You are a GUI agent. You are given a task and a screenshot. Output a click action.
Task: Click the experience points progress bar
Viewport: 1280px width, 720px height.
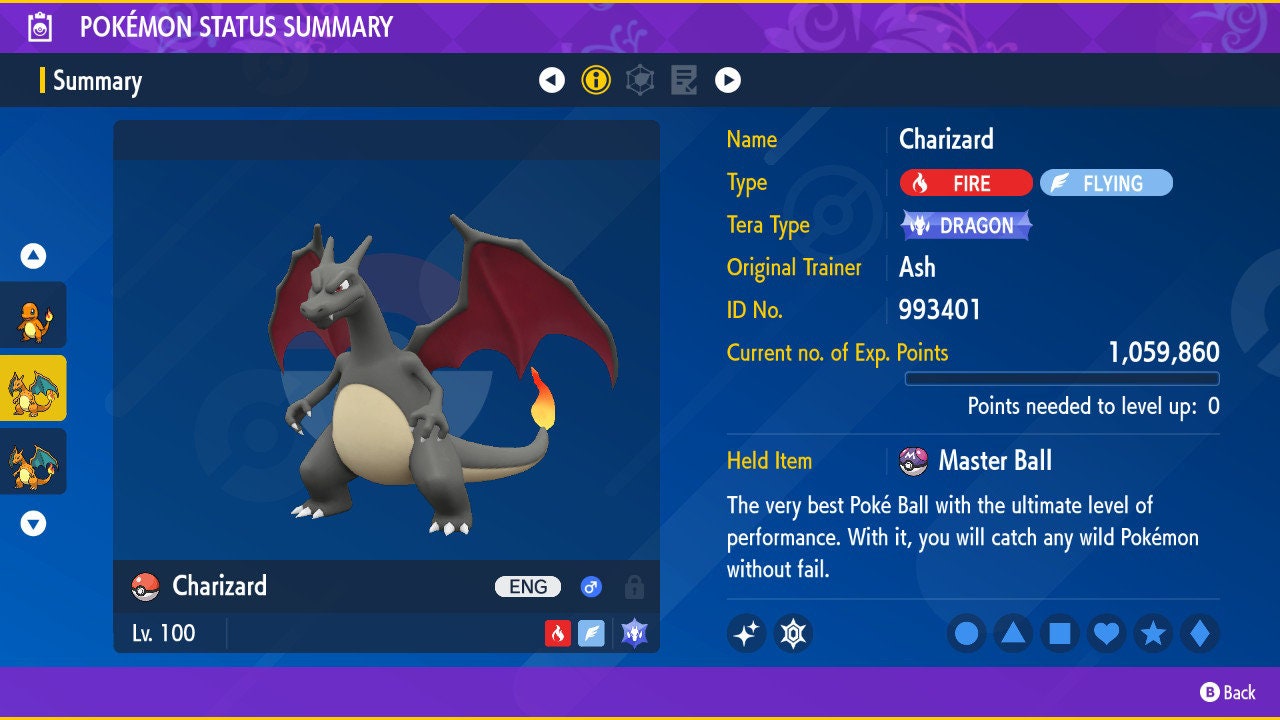pyautogui.click(x=1063, y=378)
